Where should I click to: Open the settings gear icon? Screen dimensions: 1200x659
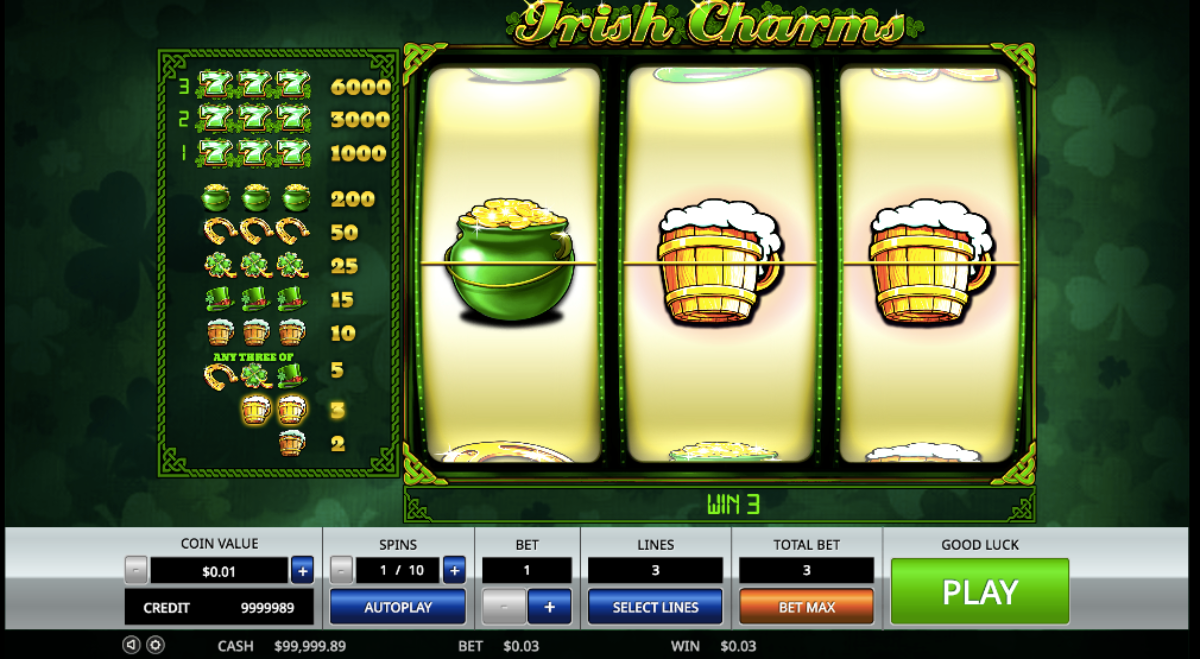[x=155, y=645]
